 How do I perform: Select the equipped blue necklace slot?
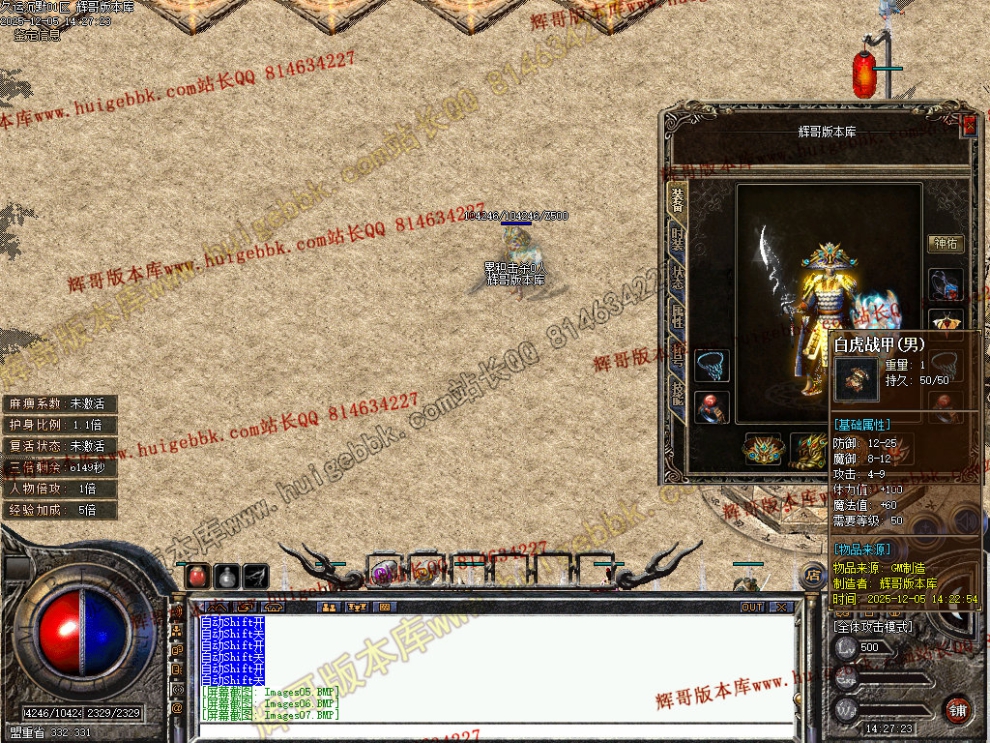[711, 364]
